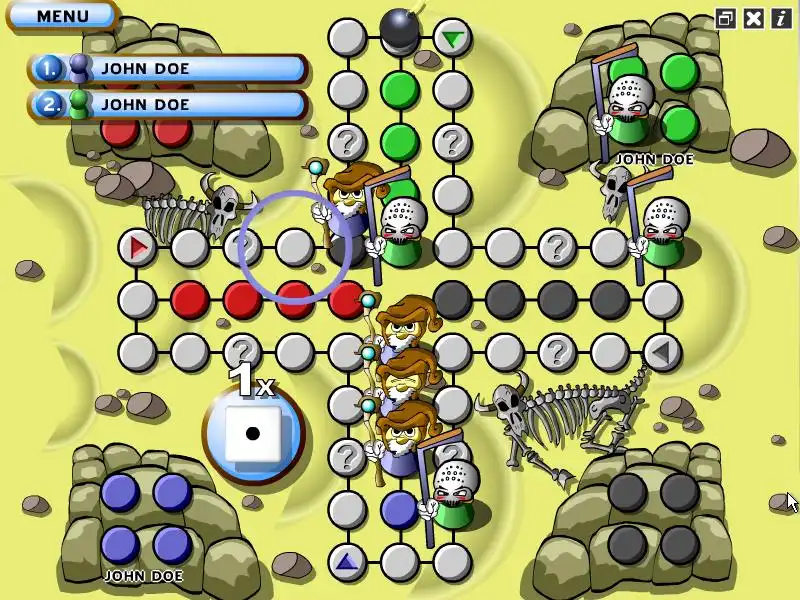Close the game with the X button

(x=754, y=18)
